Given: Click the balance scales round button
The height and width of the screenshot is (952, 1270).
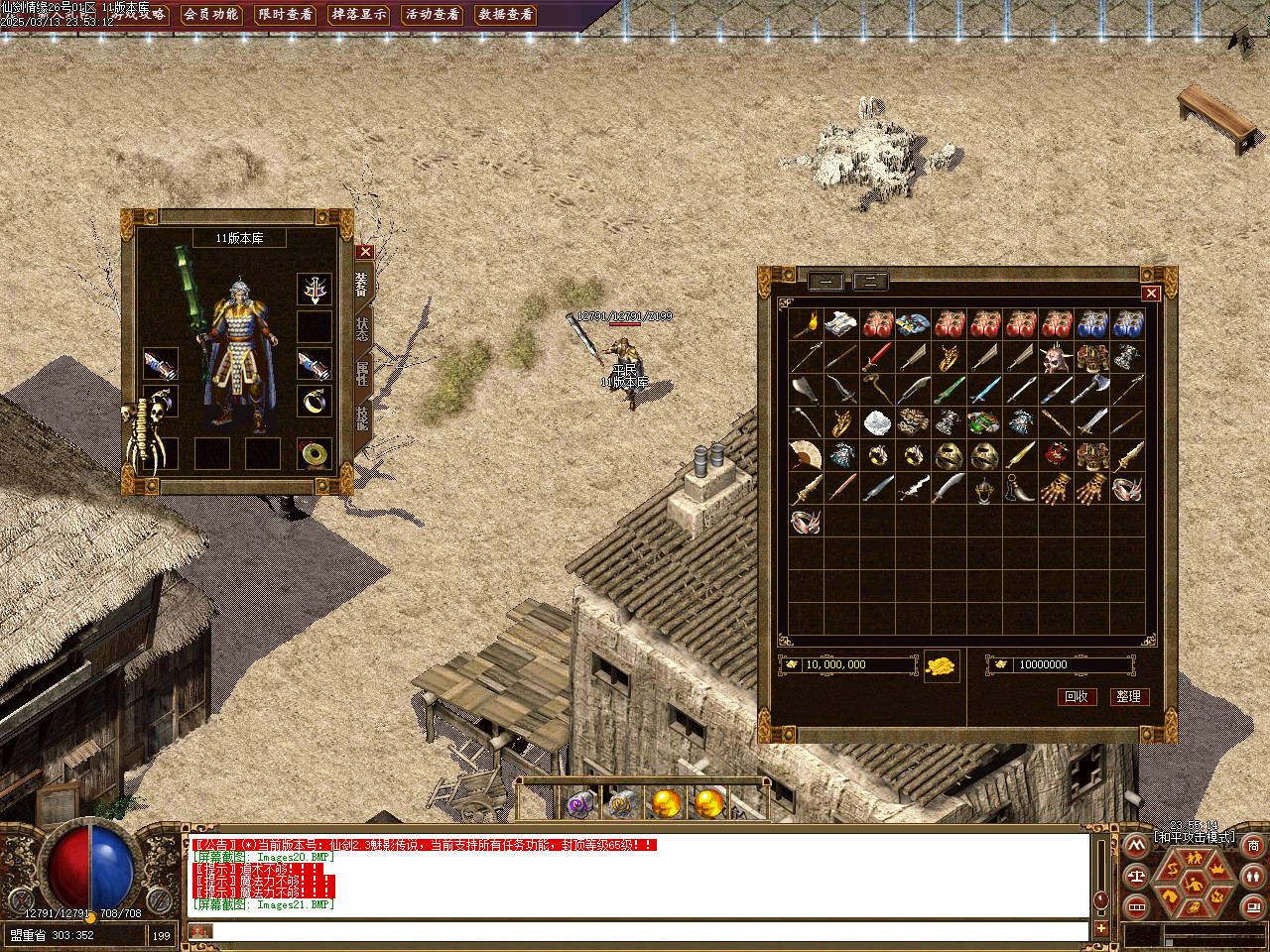Looking at the screenshot, I should [1137, 876].
